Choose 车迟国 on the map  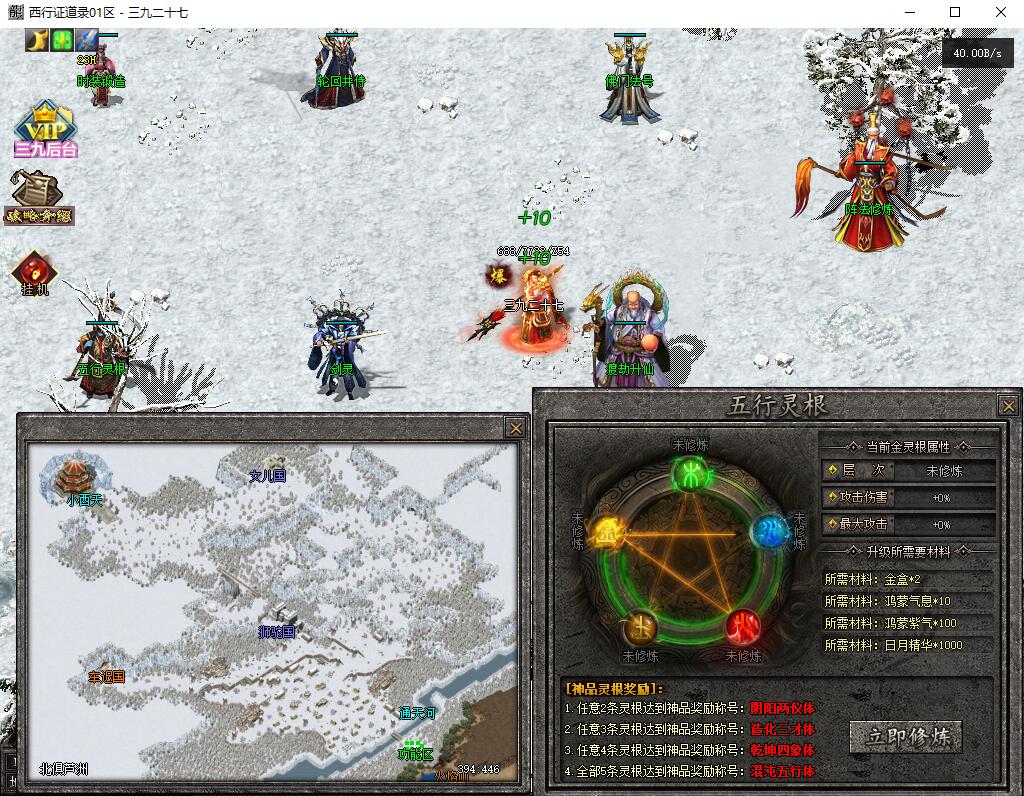coord(106,677)
